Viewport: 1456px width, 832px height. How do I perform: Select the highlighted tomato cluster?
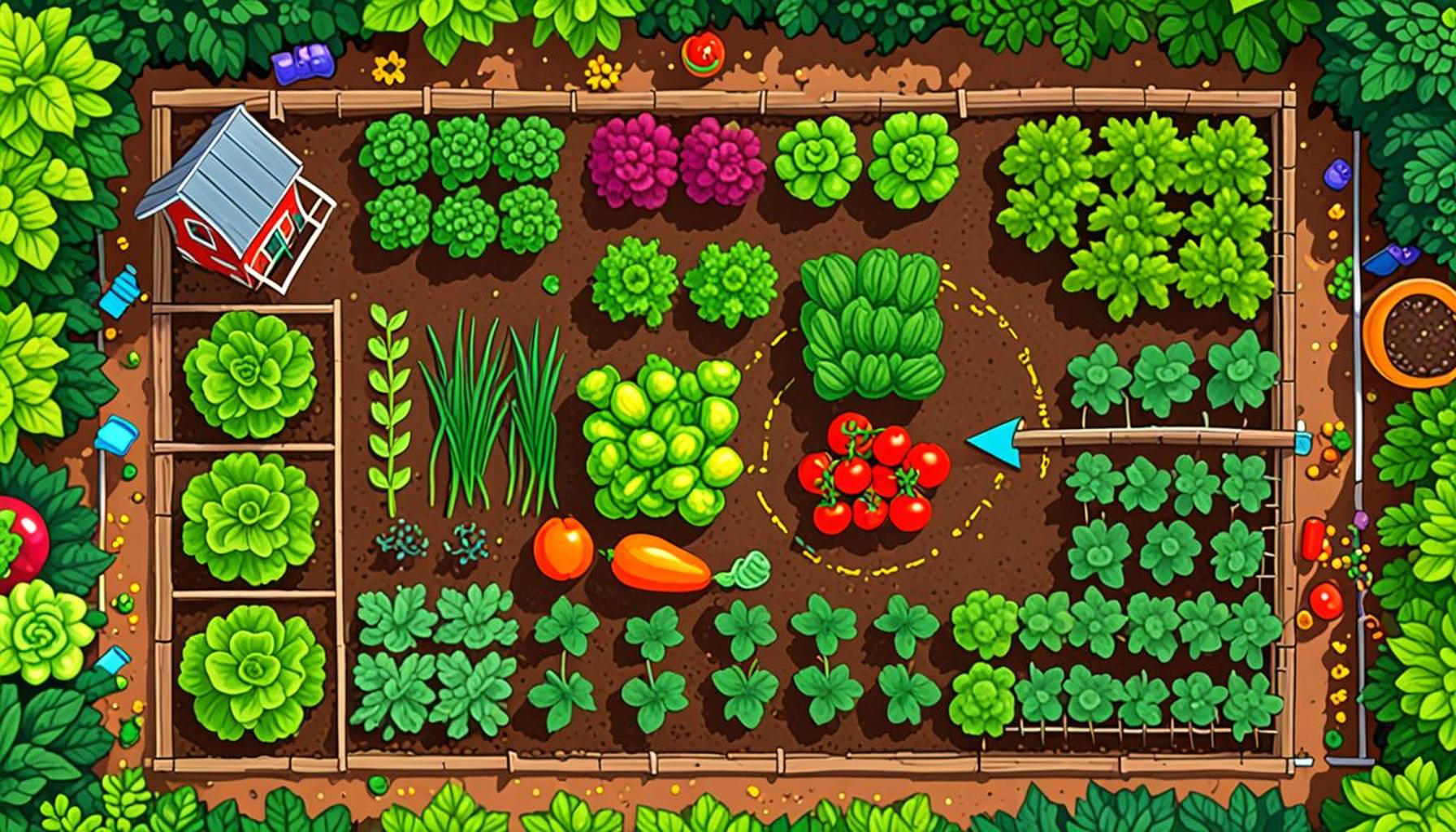[x=871, y=473]
